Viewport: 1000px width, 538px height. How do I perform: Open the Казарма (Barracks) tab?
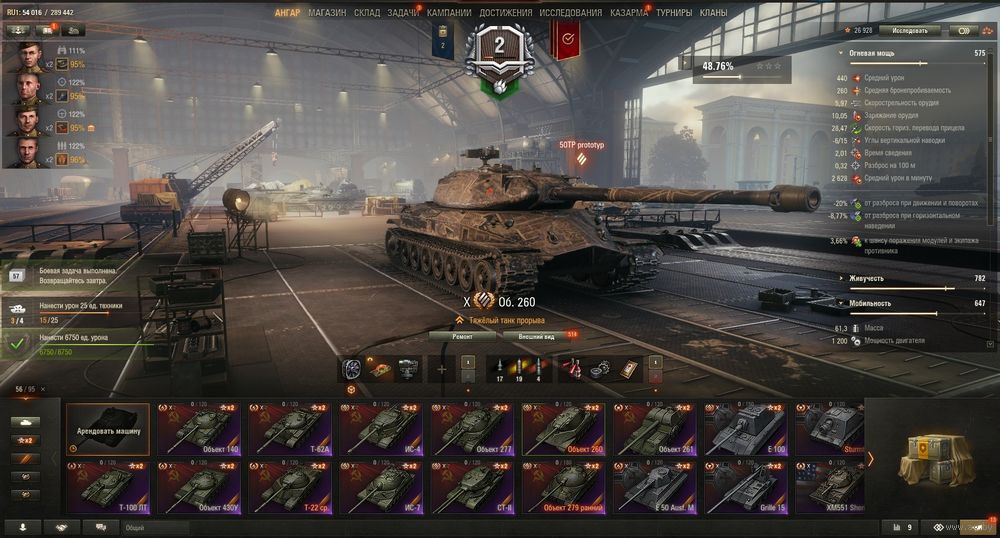pos(629,13)
